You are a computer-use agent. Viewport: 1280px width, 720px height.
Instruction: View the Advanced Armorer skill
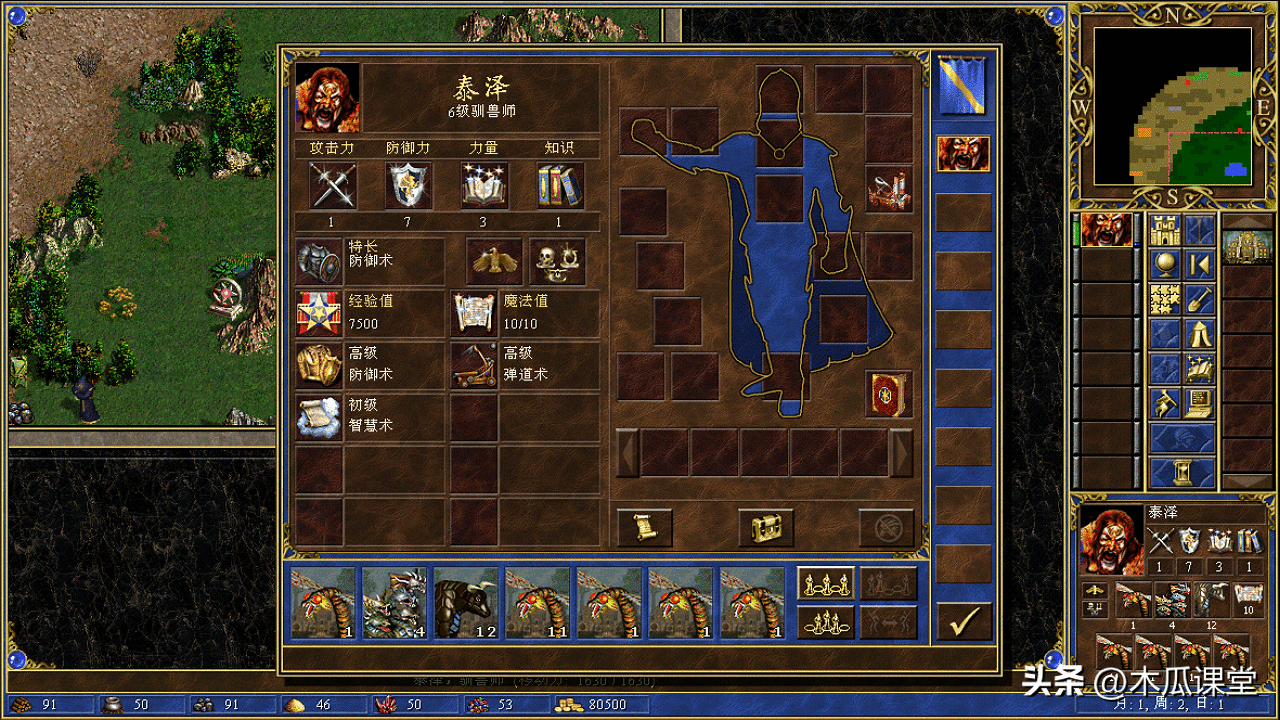320,365
